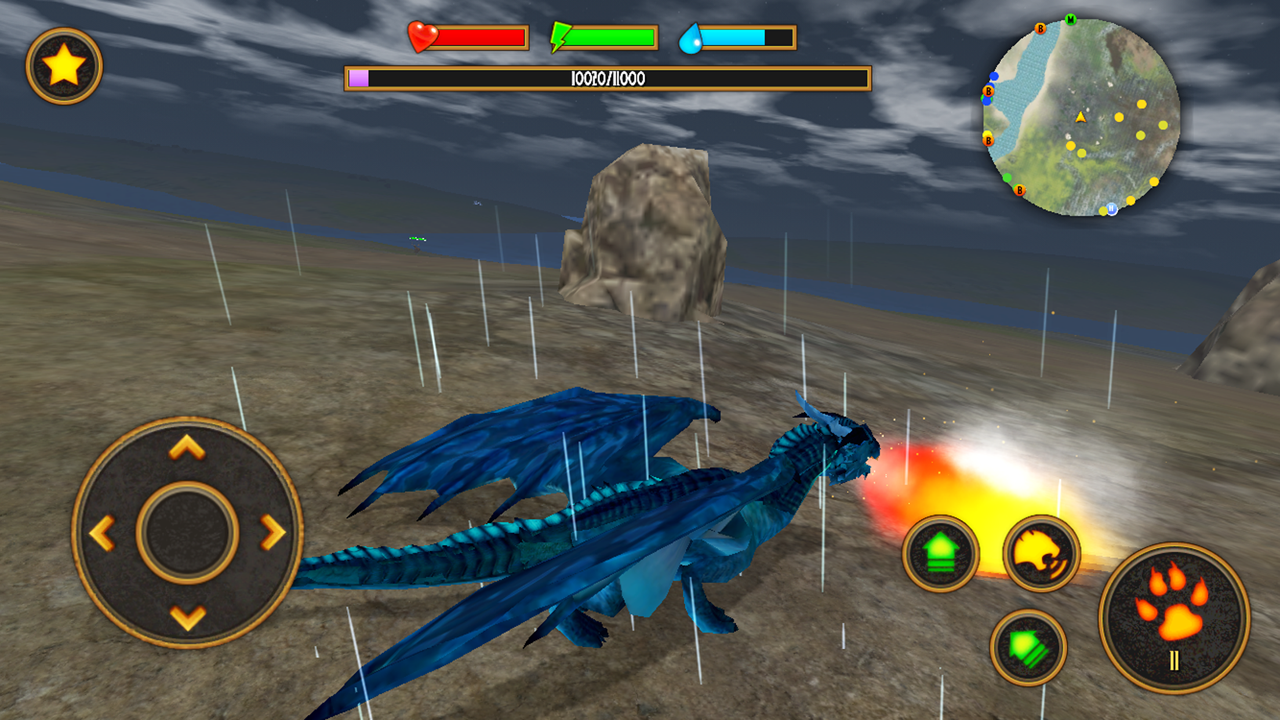The height and width of the screenshot is (720, 1280).
Task: Push the joystick's right arrow
Action: click(272, 533)
